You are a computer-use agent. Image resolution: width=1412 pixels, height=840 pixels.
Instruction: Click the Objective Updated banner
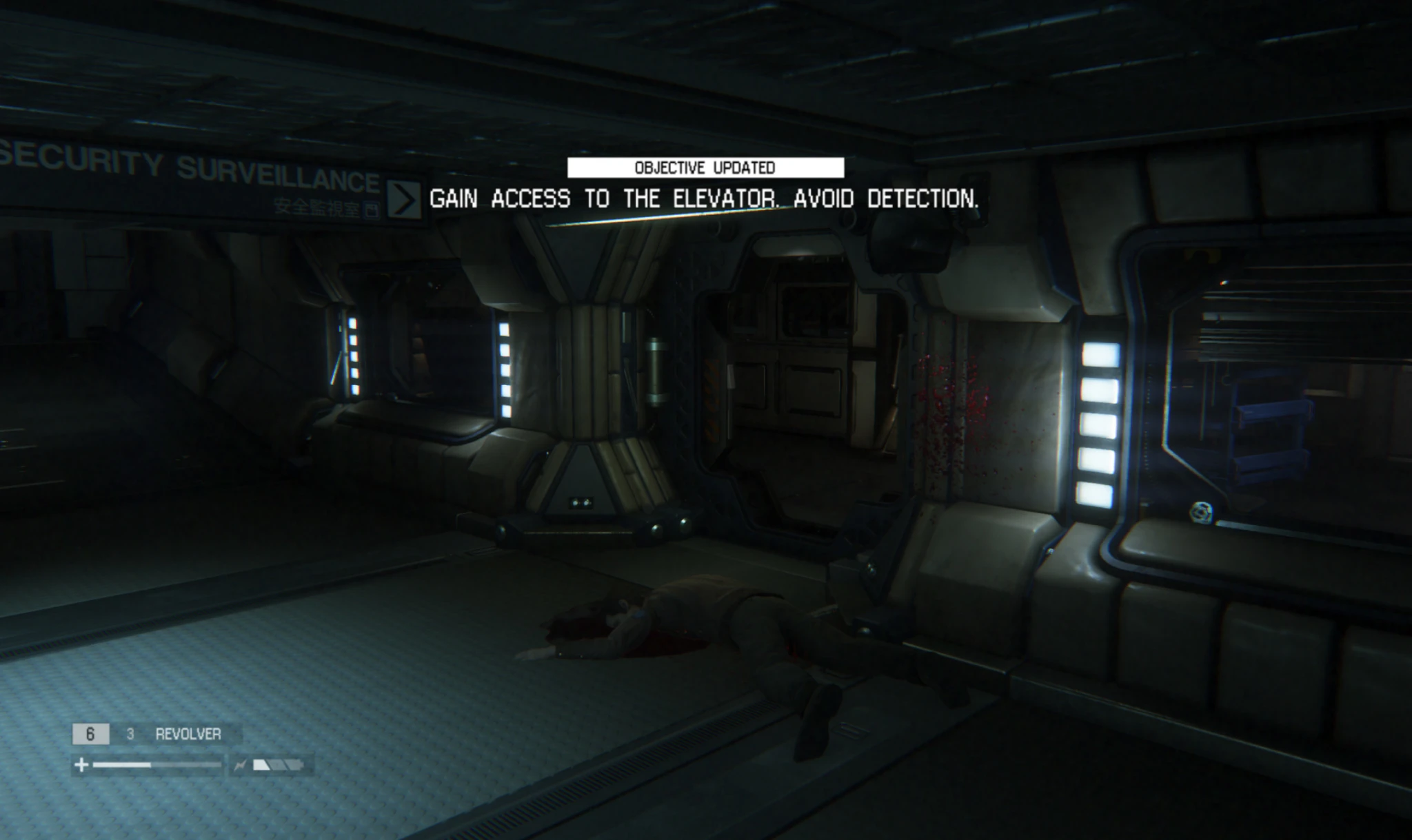pos(705,167)
